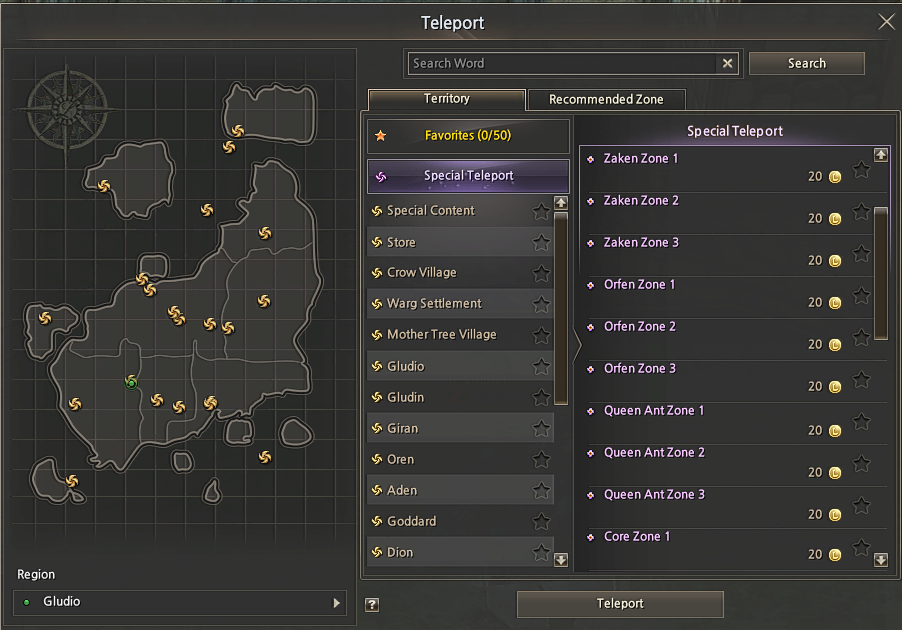Choose the Zaken Zone 1 teleport
902x630 pixels.
click(641, 158)
